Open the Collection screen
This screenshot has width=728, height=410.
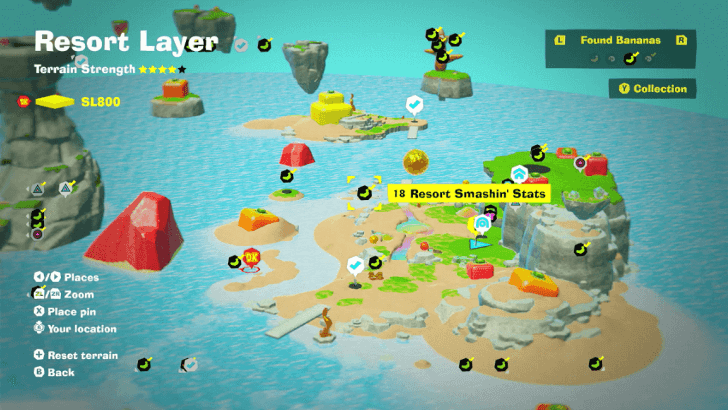pyautogui.click(x=651, y=89)
